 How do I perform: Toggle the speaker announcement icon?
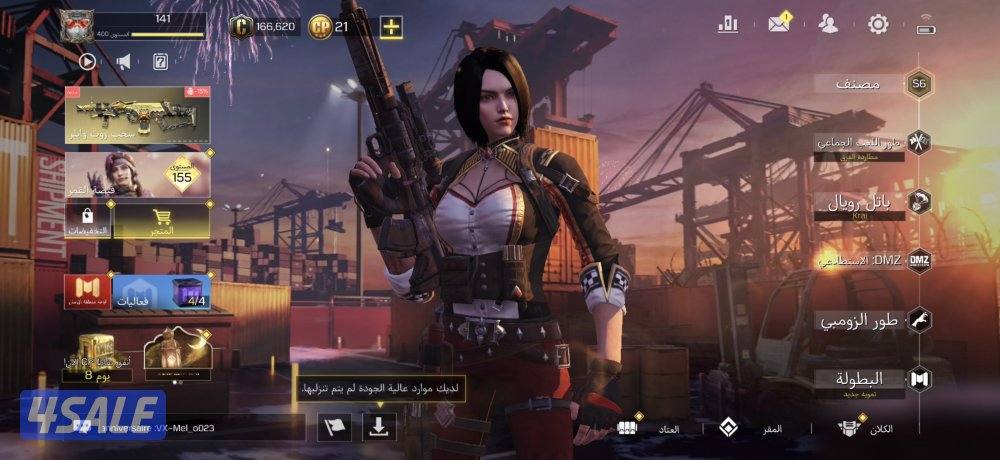click(123, 61)
